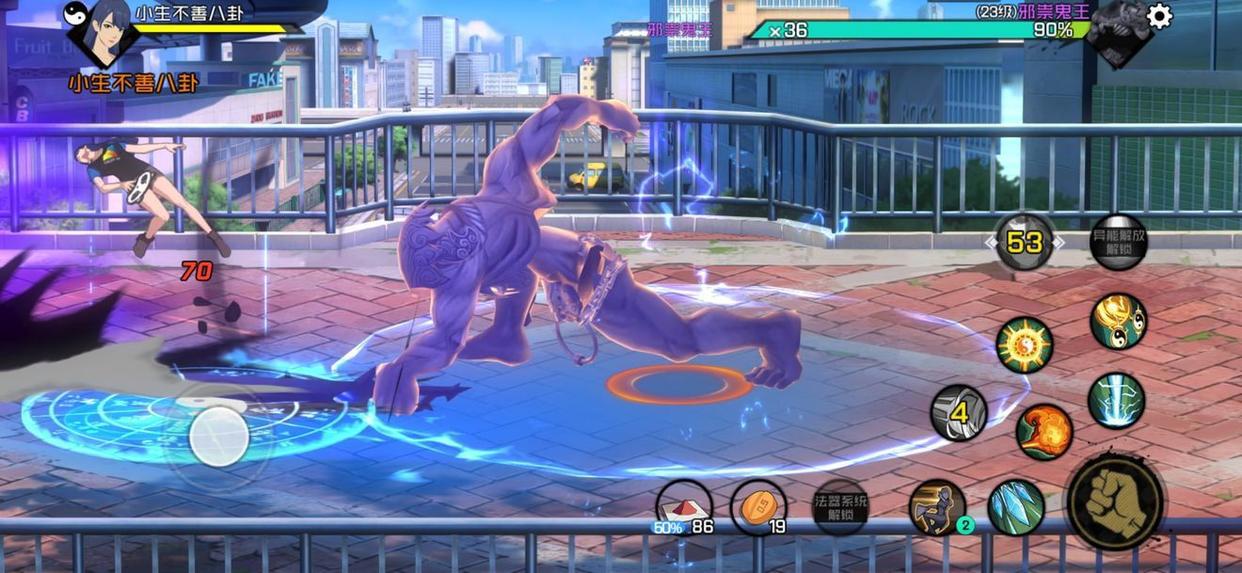1242x573 pixels.
Task: Trigger the lightning pillar skill
Action: pos(1116,401)
